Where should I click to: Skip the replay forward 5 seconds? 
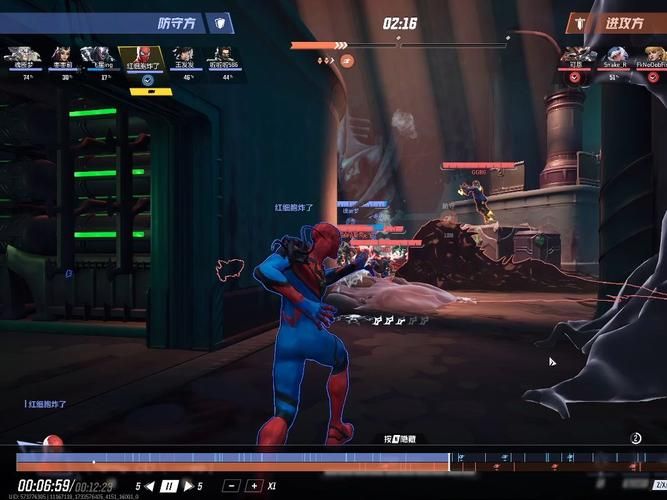pyautogui.click(x=189, y=486)
